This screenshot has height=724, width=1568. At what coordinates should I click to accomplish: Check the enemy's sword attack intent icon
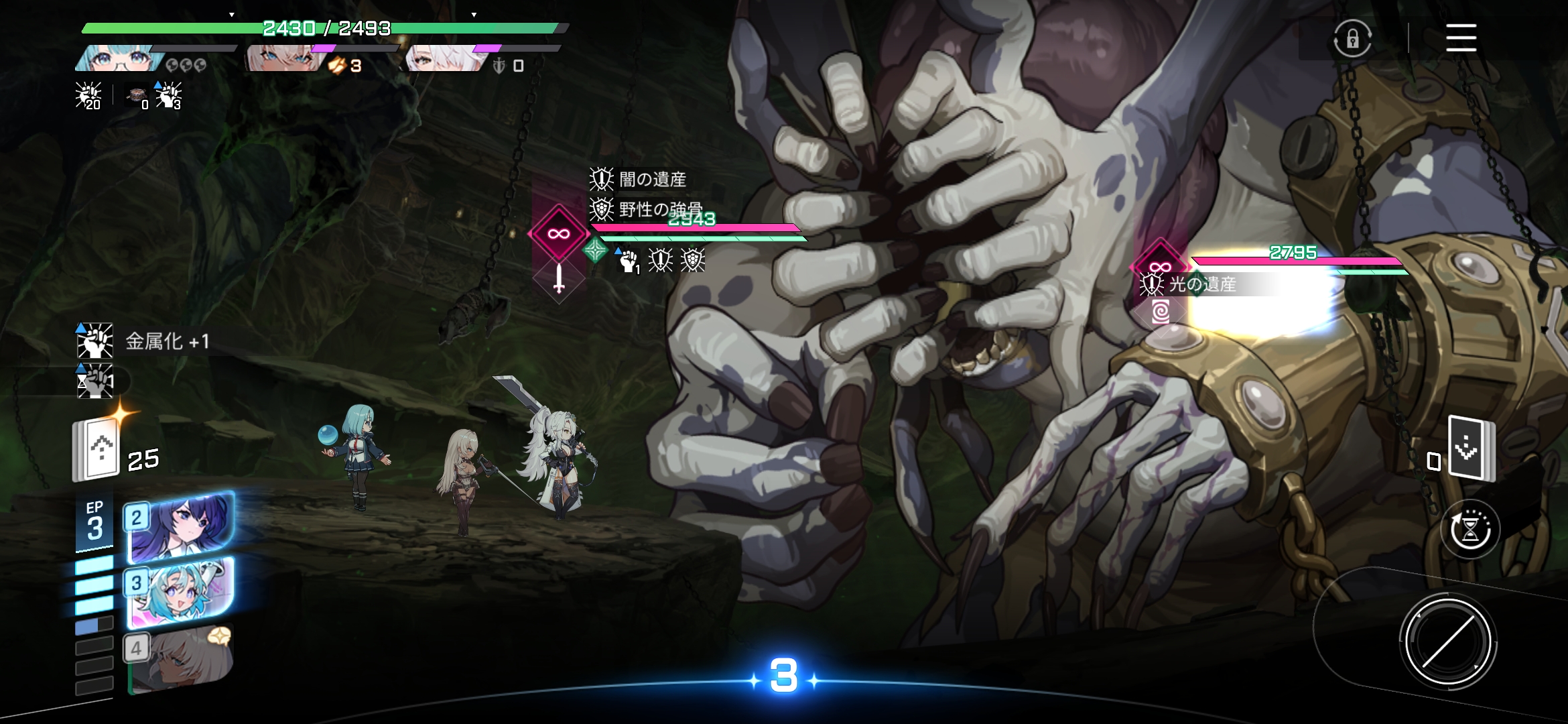pyautogui.click(x=559, y=279)
